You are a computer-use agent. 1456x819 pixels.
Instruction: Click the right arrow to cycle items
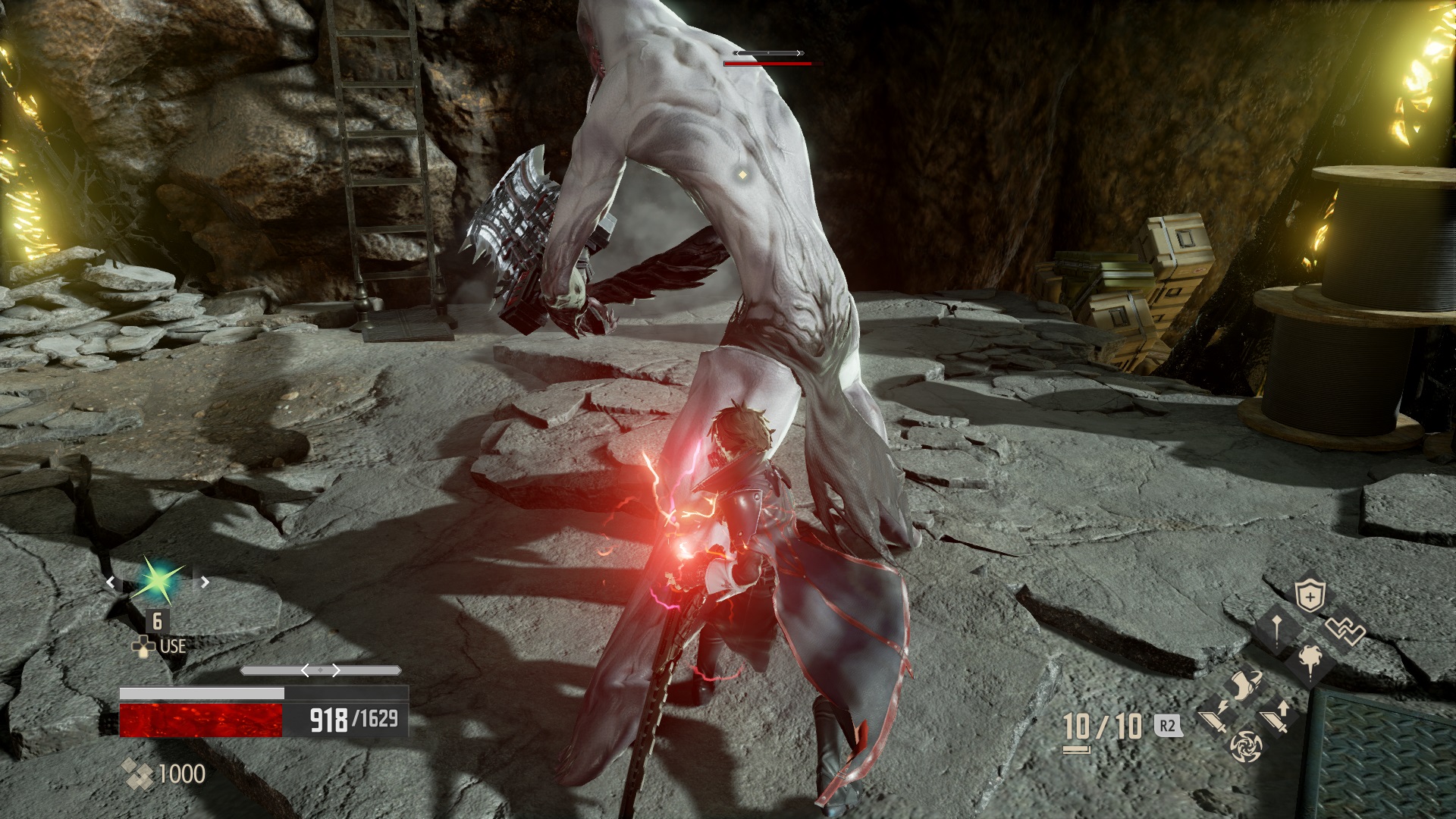pyautogui.click(x=204, y=582)
